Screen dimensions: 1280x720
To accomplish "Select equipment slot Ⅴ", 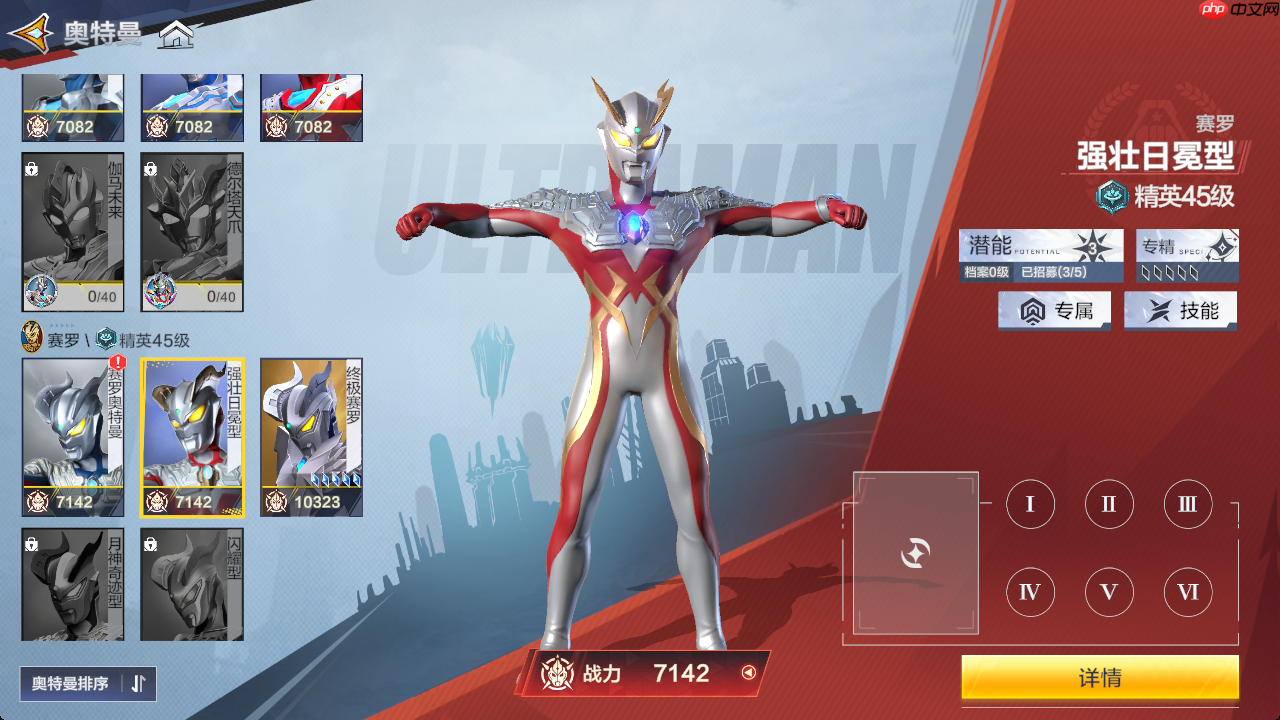I will point(1109,592).
